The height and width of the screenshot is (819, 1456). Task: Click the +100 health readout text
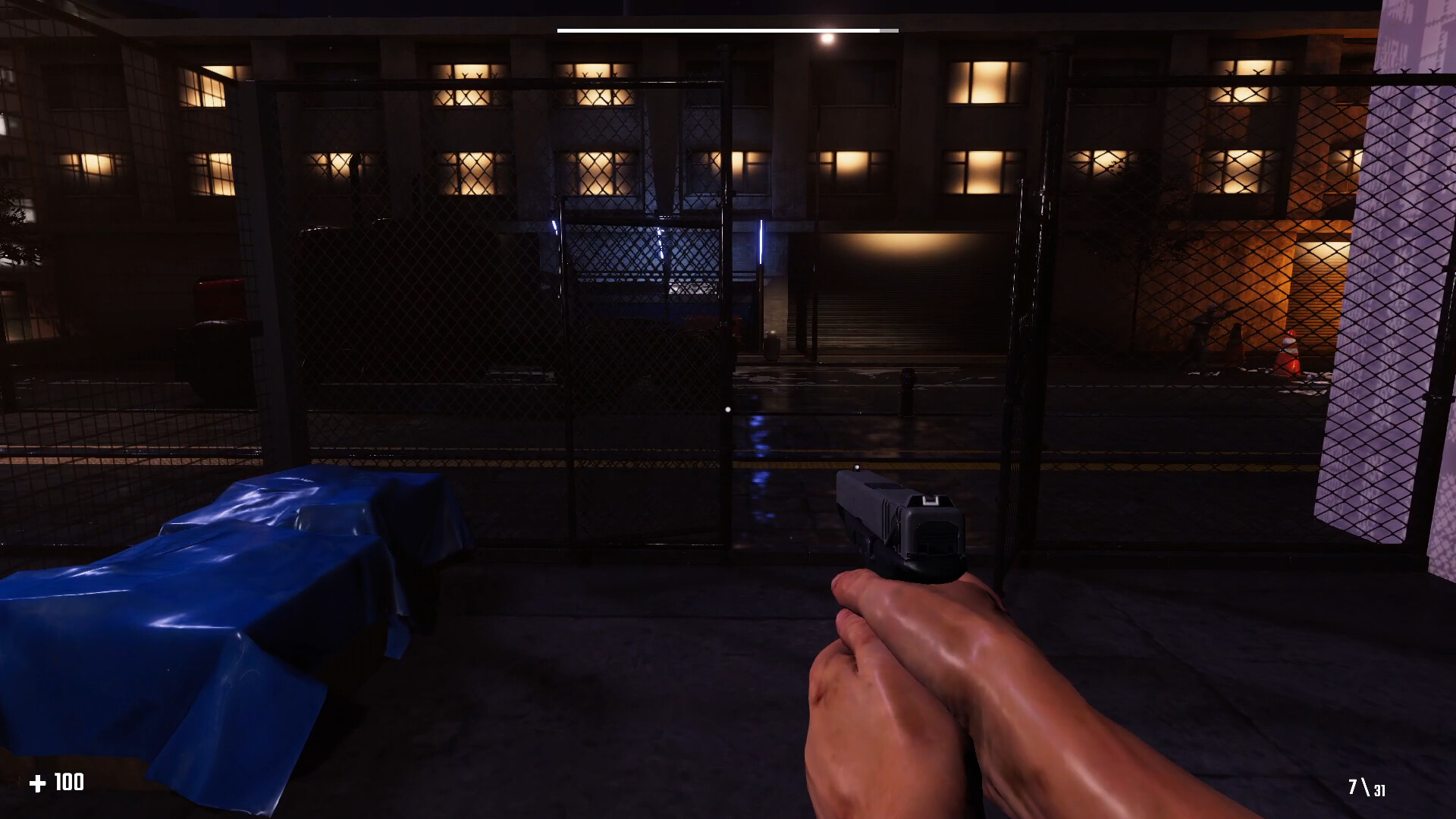[67, 783]
